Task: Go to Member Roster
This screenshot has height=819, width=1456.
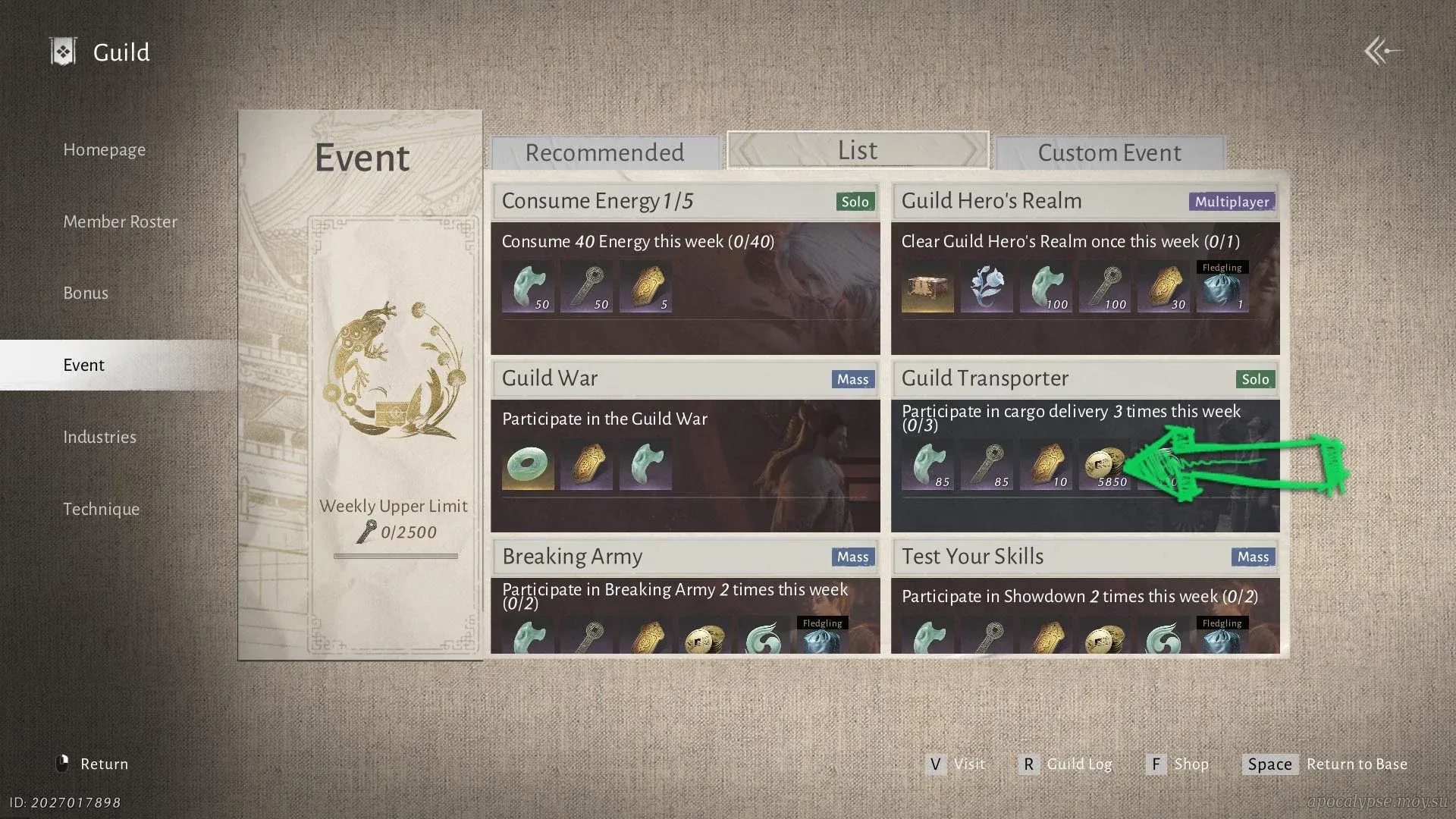Action: (x=120, y=222)
